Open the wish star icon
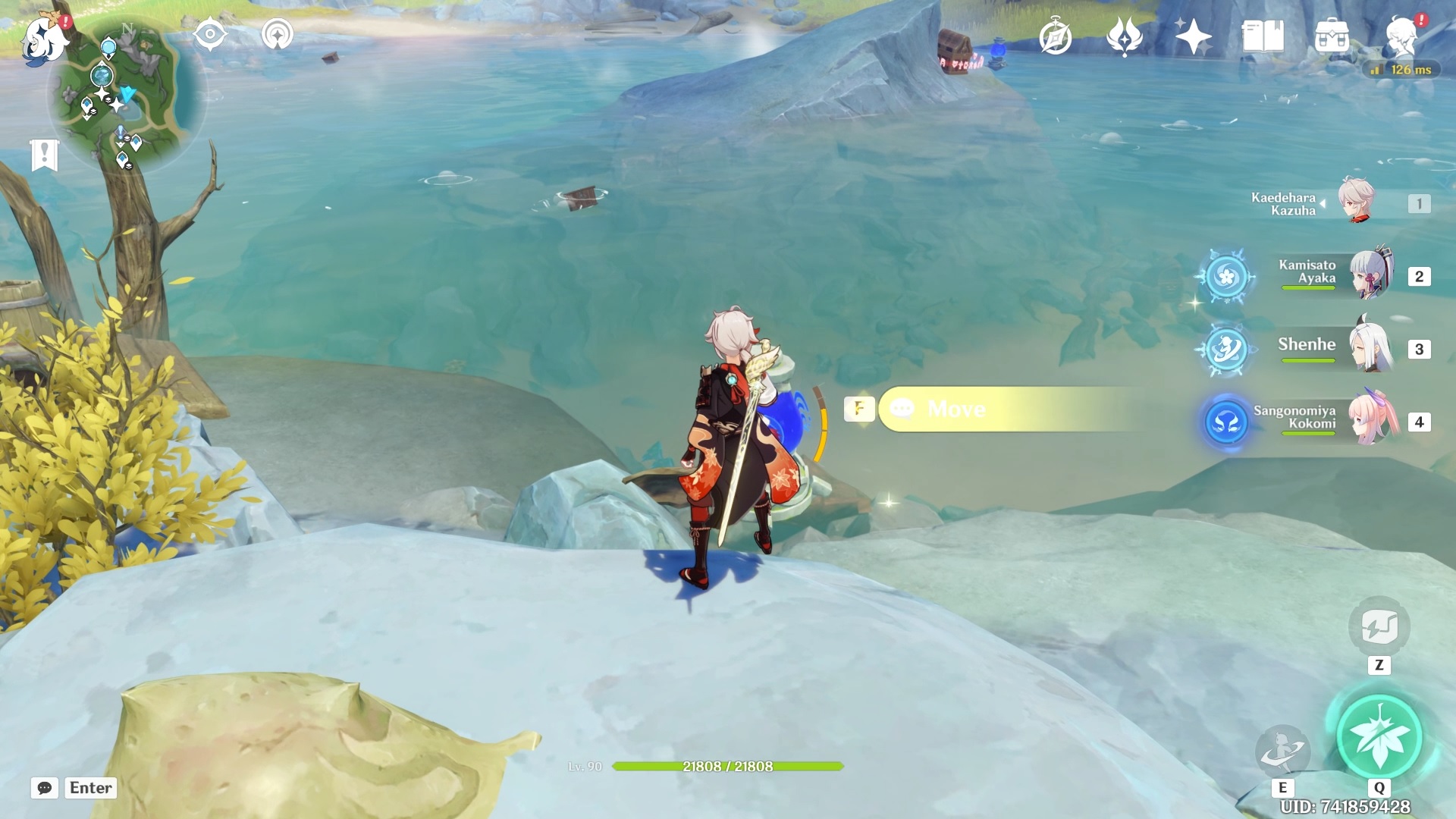The image size is (1456, 819). click(x=1193, y=36)
